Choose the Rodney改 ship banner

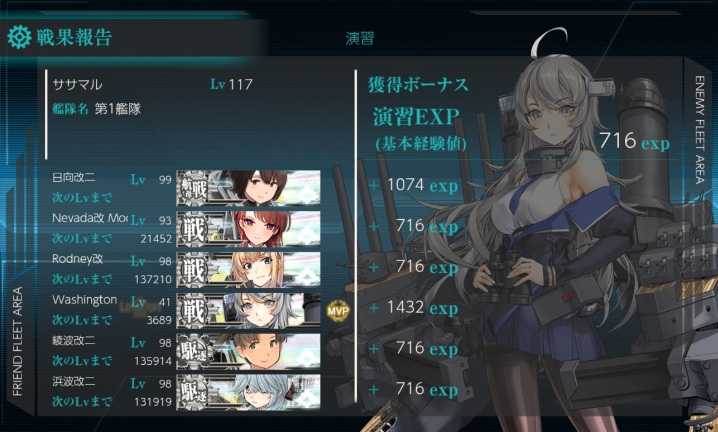coord(248,267)
